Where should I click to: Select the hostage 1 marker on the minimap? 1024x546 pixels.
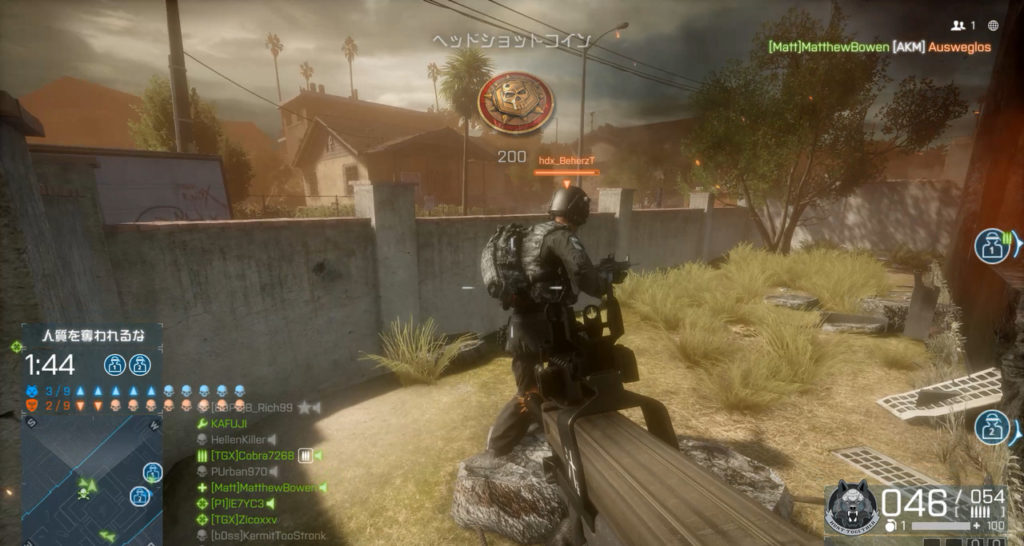click(152, 472)
